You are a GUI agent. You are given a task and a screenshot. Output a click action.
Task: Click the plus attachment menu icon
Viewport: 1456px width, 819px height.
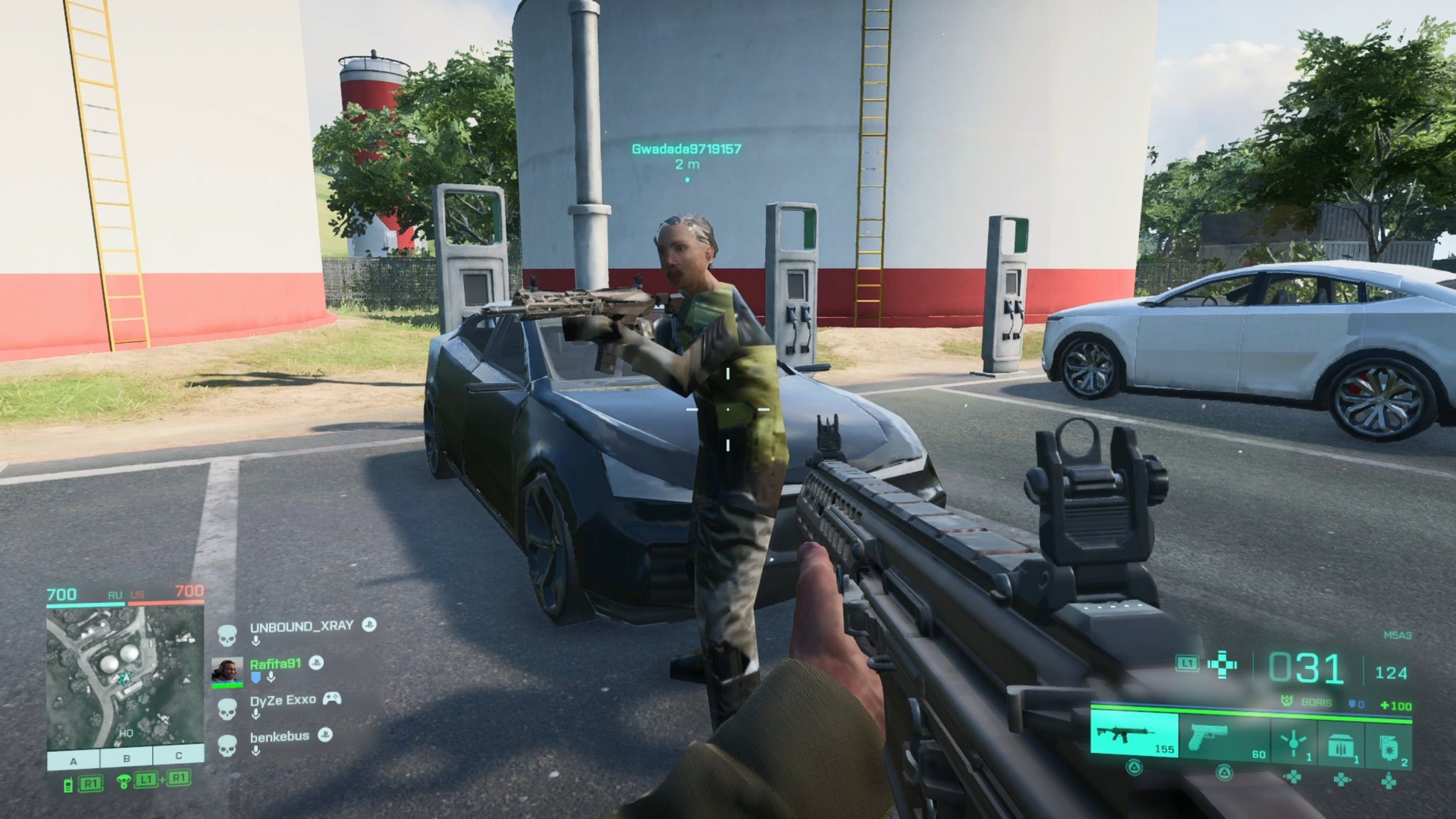[1222, 665]
